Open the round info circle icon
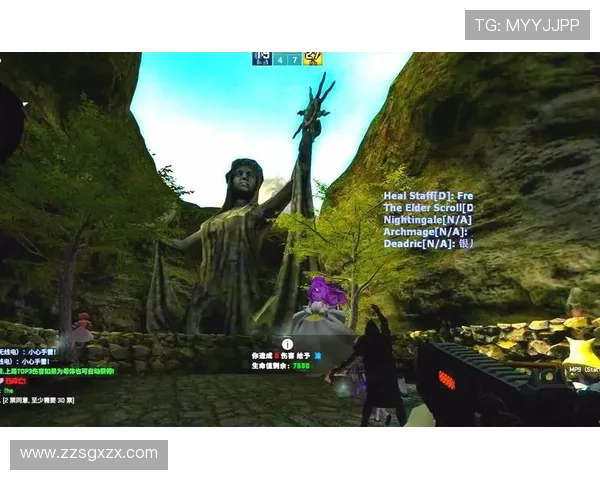Viewport: 600px width, 480px height. point(288,343)
